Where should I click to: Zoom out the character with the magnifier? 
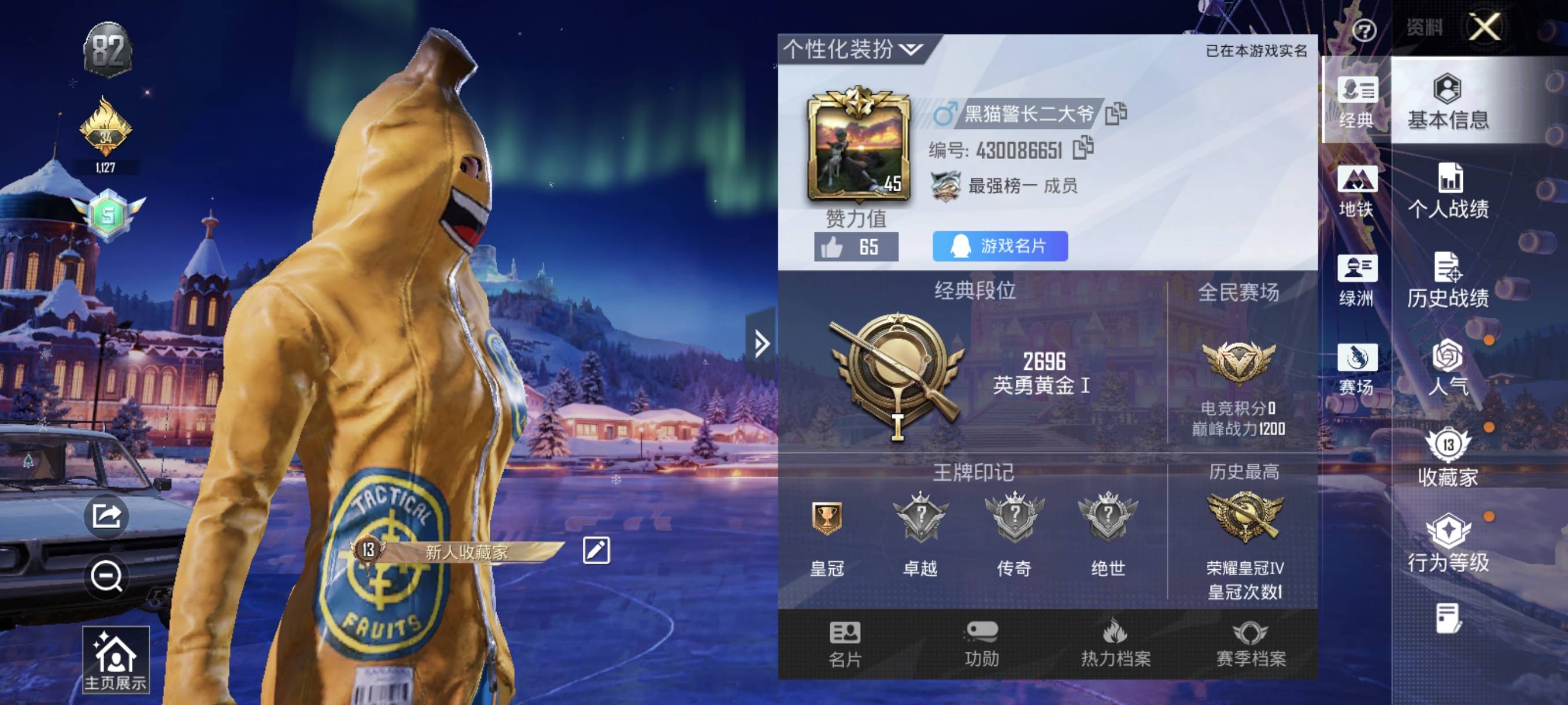106,576
